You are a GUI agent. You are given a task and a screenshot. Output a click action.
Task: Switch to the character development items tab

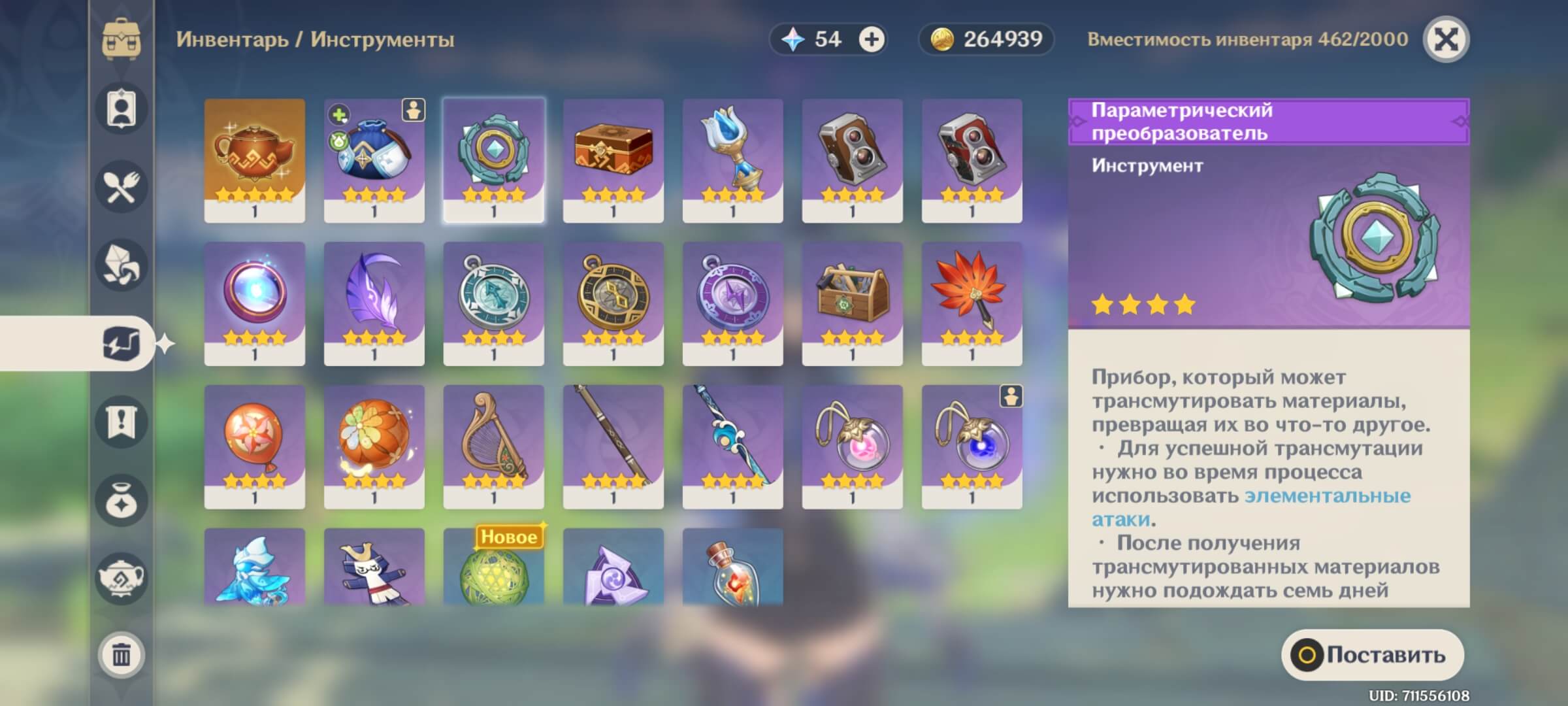point(122,109)
